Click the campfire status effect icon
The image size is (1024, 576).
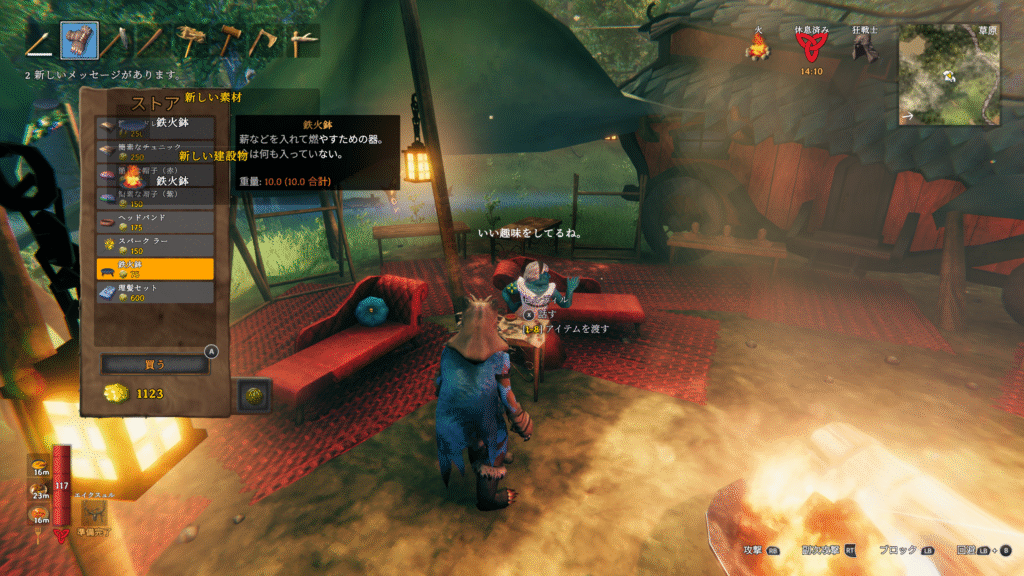click(757, 46)
